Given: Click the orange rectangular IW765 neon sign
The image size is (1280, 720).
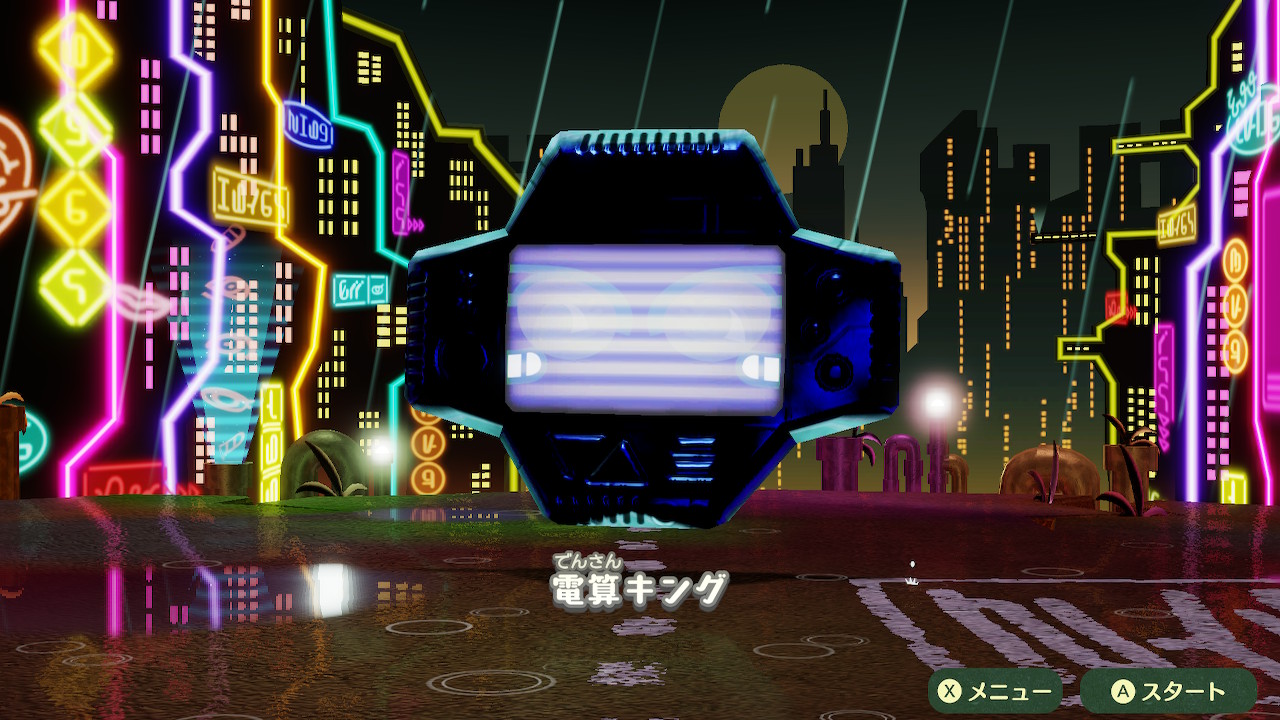Looking at the screenshot, I should [250, 196].
